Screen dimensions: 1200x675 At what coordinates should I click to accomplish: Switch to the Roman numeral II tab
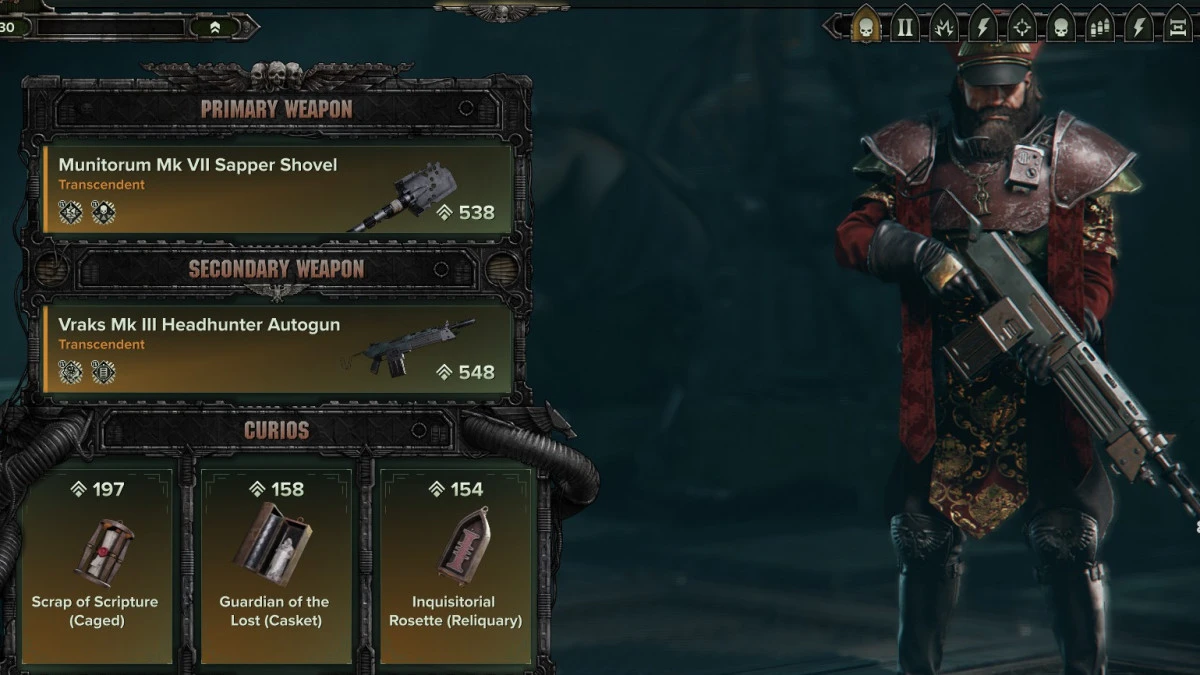point(905,27)
